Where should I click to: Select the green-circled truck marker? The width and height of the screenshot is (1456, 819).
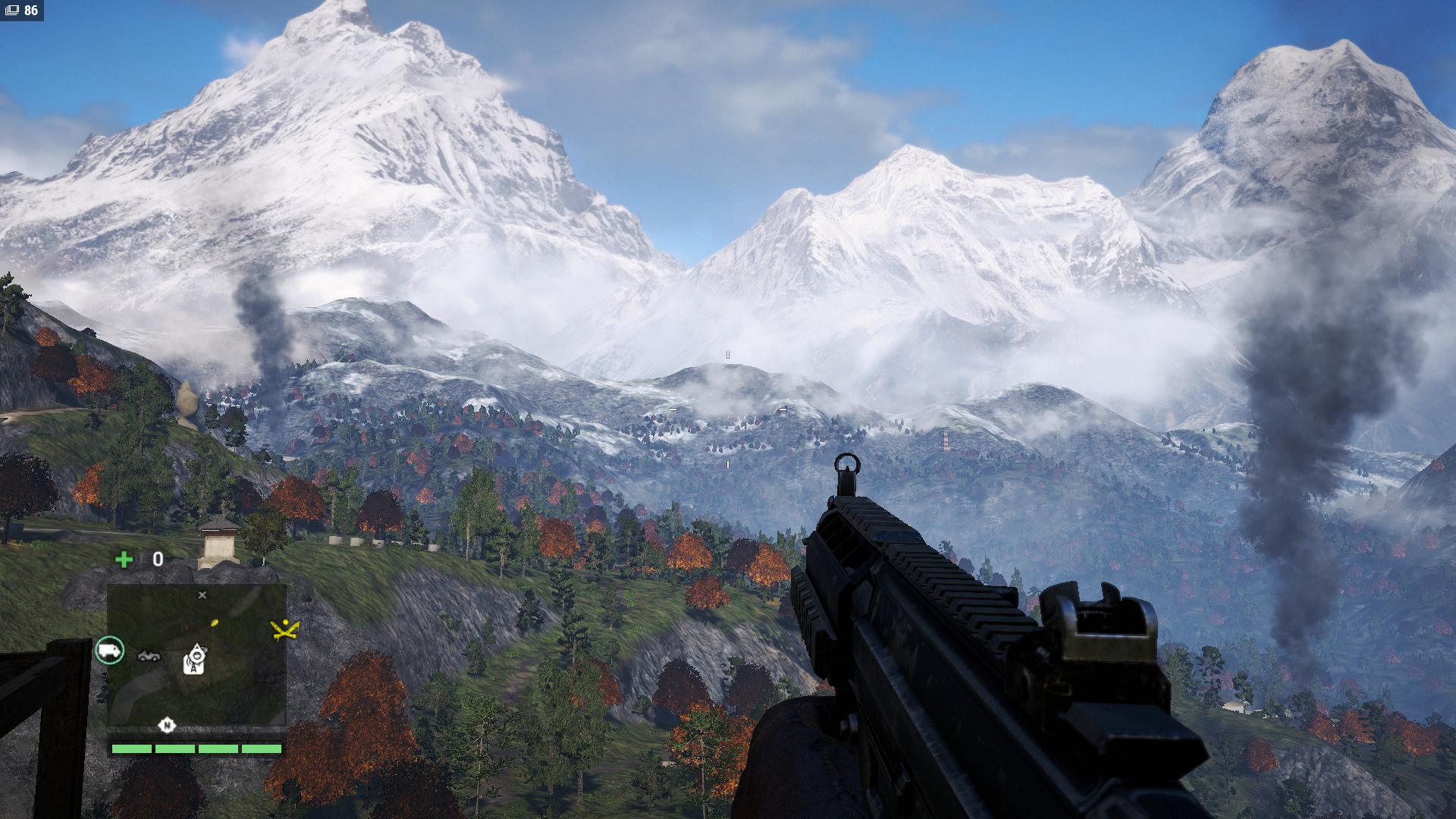[x=110, y=650]
